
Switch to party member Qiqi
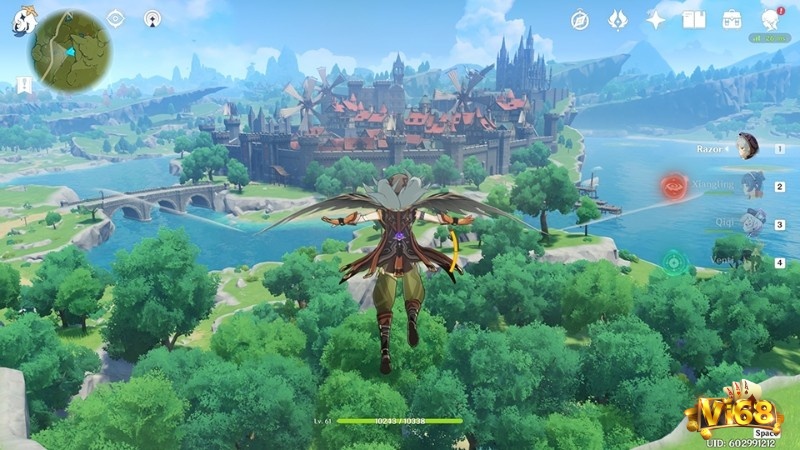753,222
